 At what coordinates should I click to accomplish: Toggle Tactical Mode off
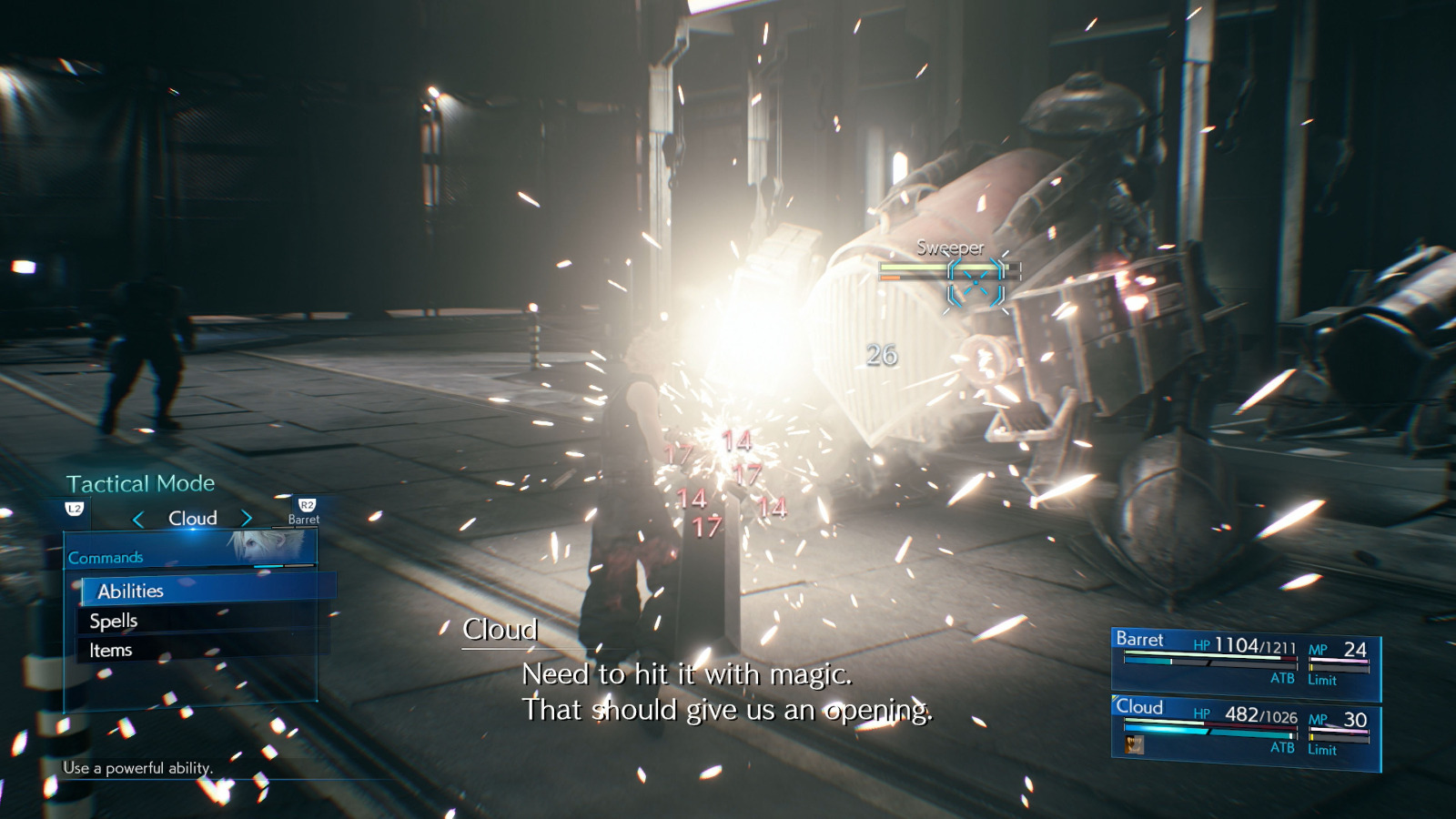click(x=140, y=483)
